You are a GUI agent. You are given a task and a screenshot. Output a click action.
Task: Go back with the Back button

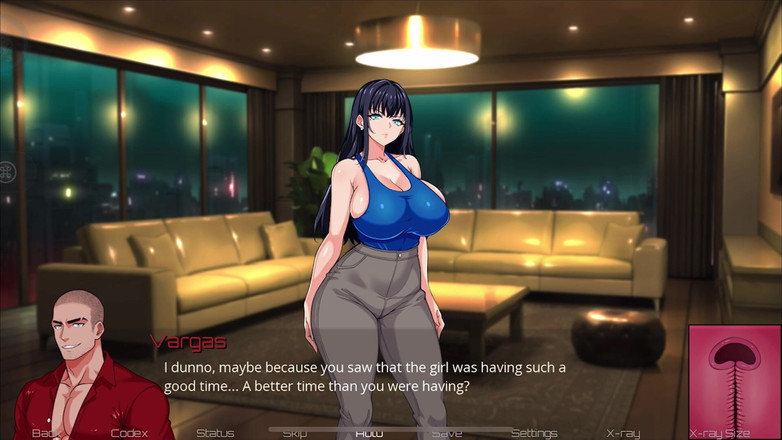pos(45,433)
